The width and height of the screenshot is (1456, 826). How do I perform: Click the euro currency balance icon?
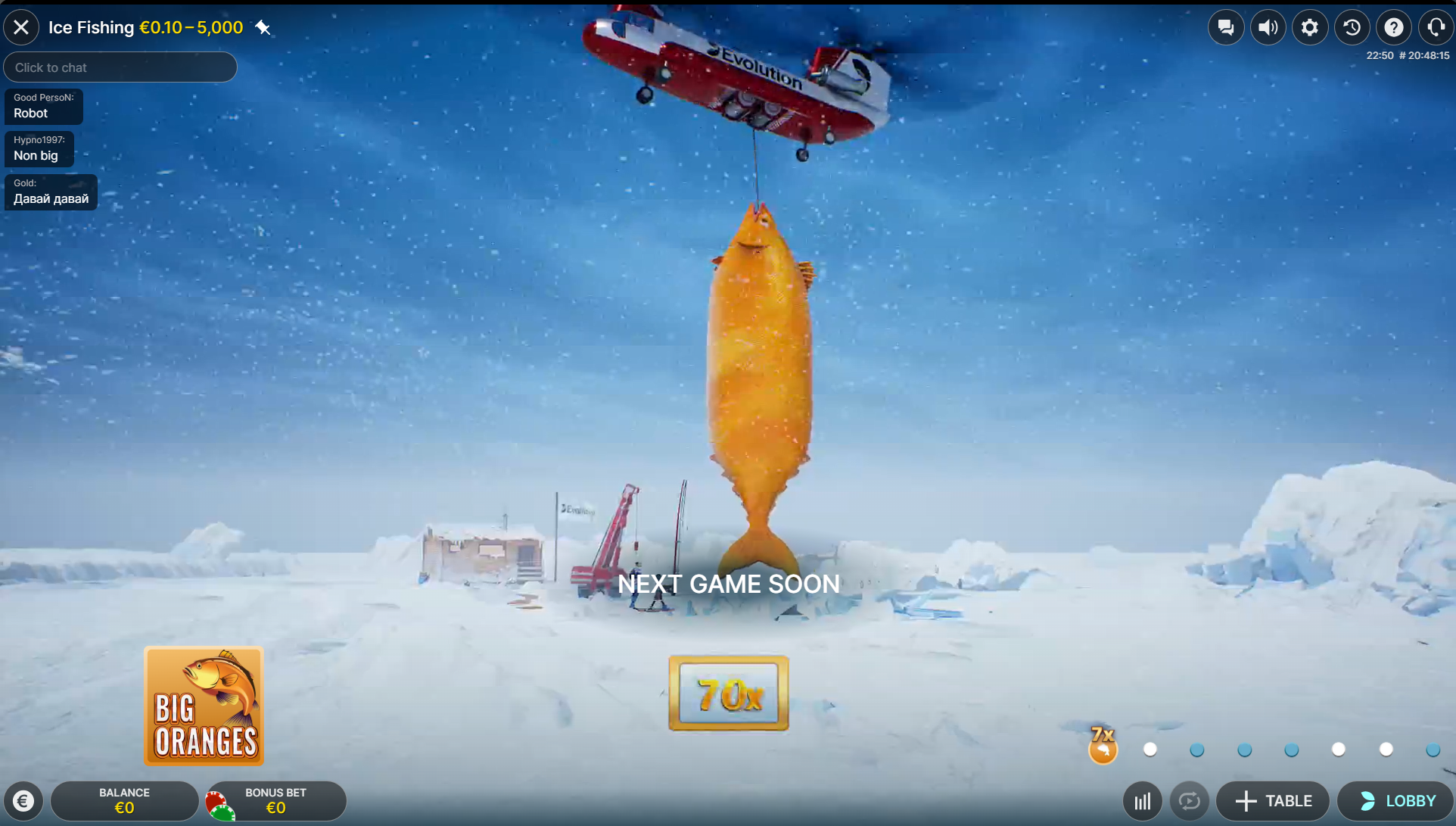(23, 800)
